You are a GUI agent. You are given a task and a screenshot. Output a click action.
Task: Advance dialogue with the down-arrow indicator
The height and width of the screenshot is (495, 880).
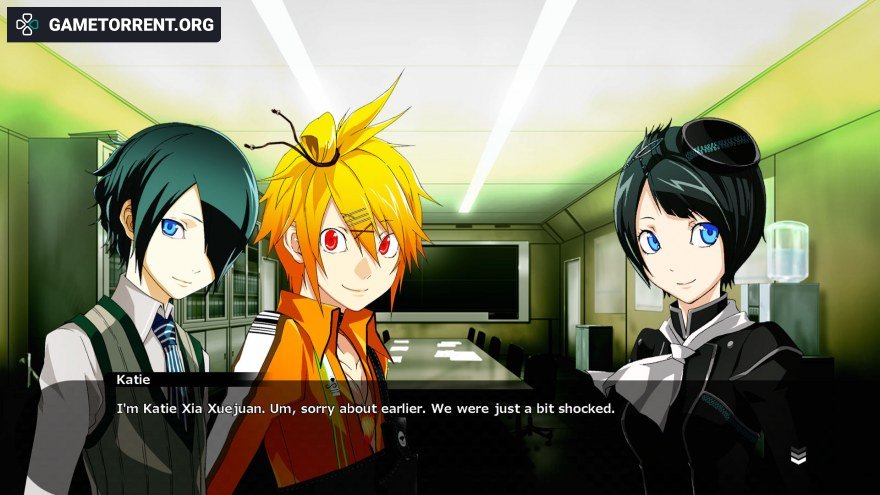[797, 457]
